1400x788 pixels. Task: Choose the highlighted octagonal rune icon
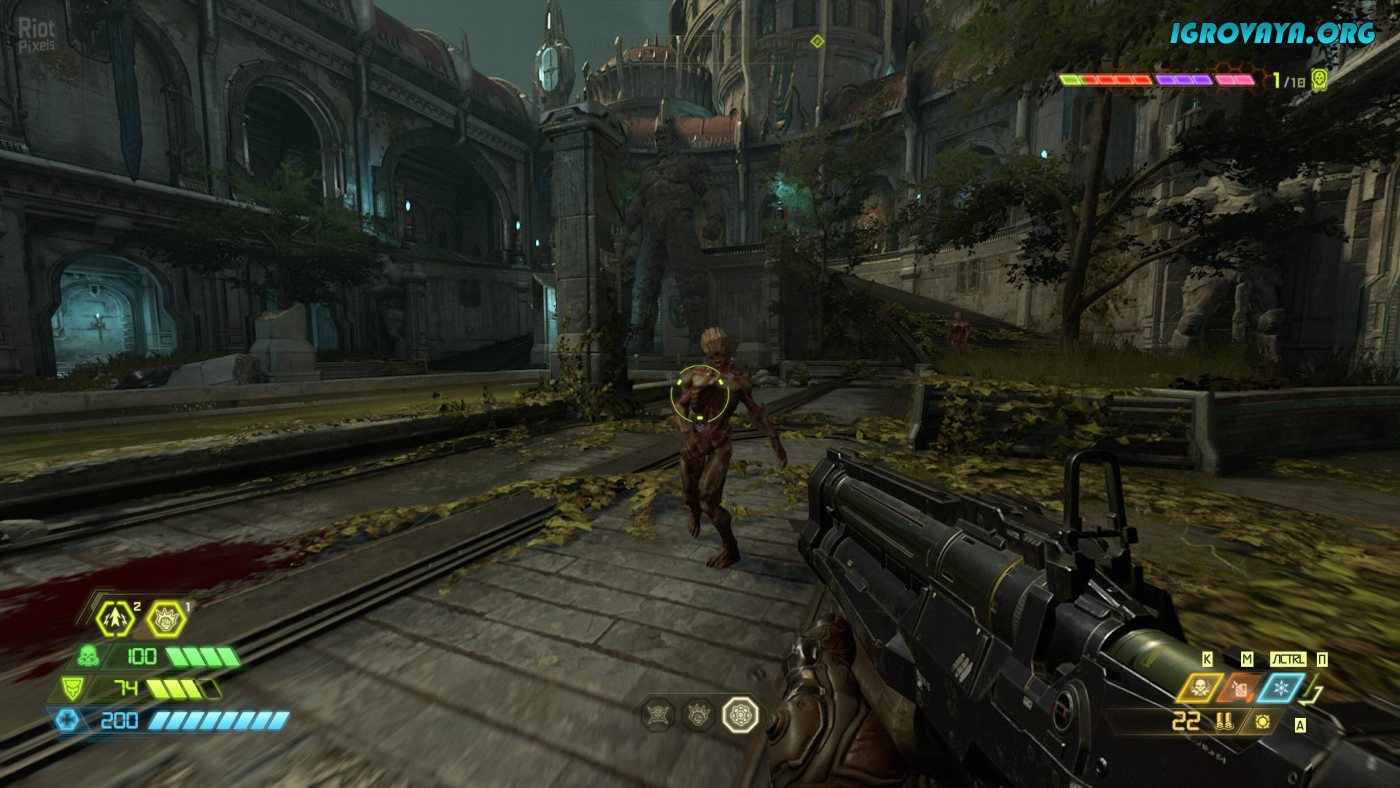click(740, 714)
